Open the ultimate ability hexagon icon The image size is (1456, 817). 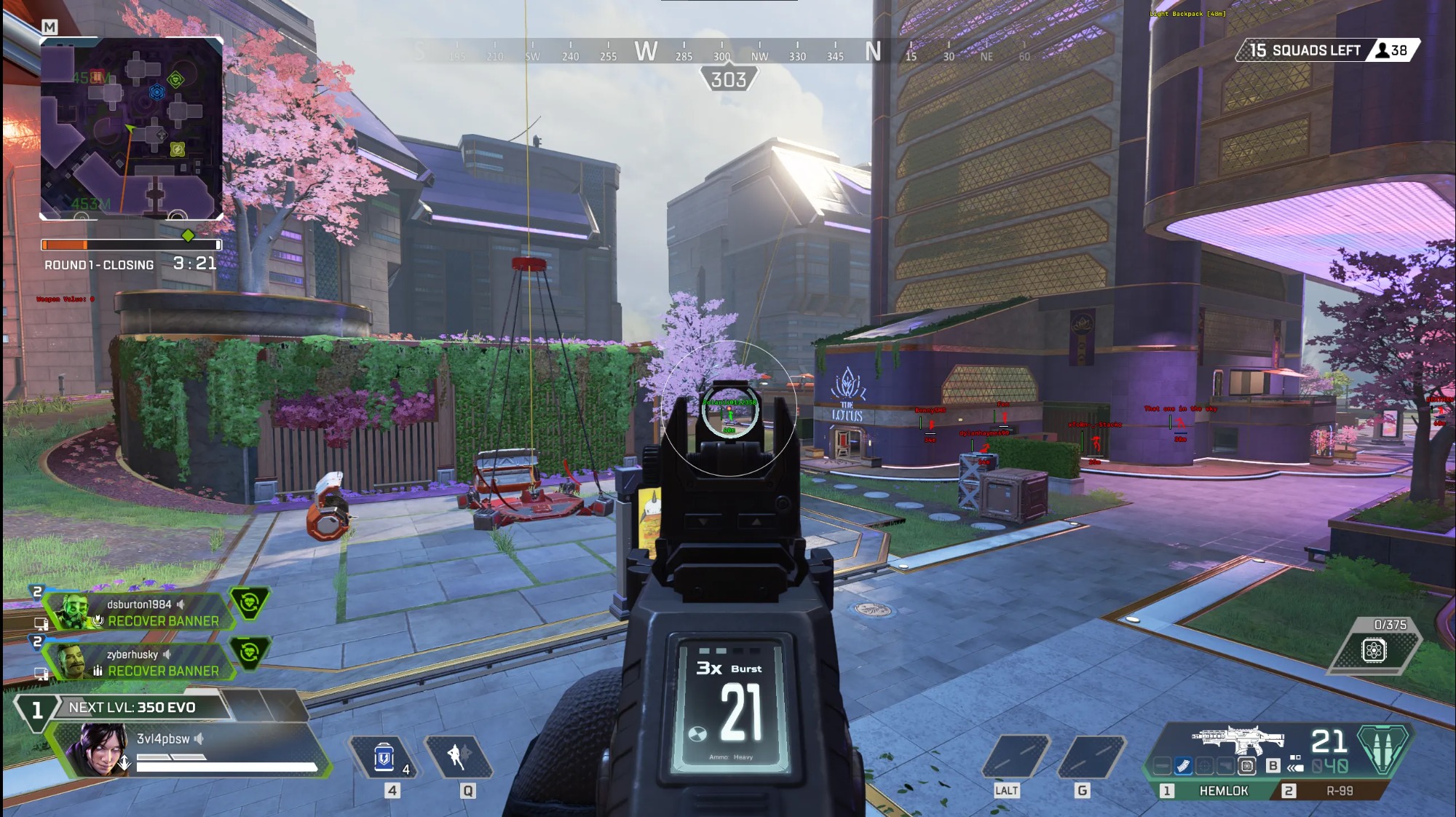pos(1374,650)
